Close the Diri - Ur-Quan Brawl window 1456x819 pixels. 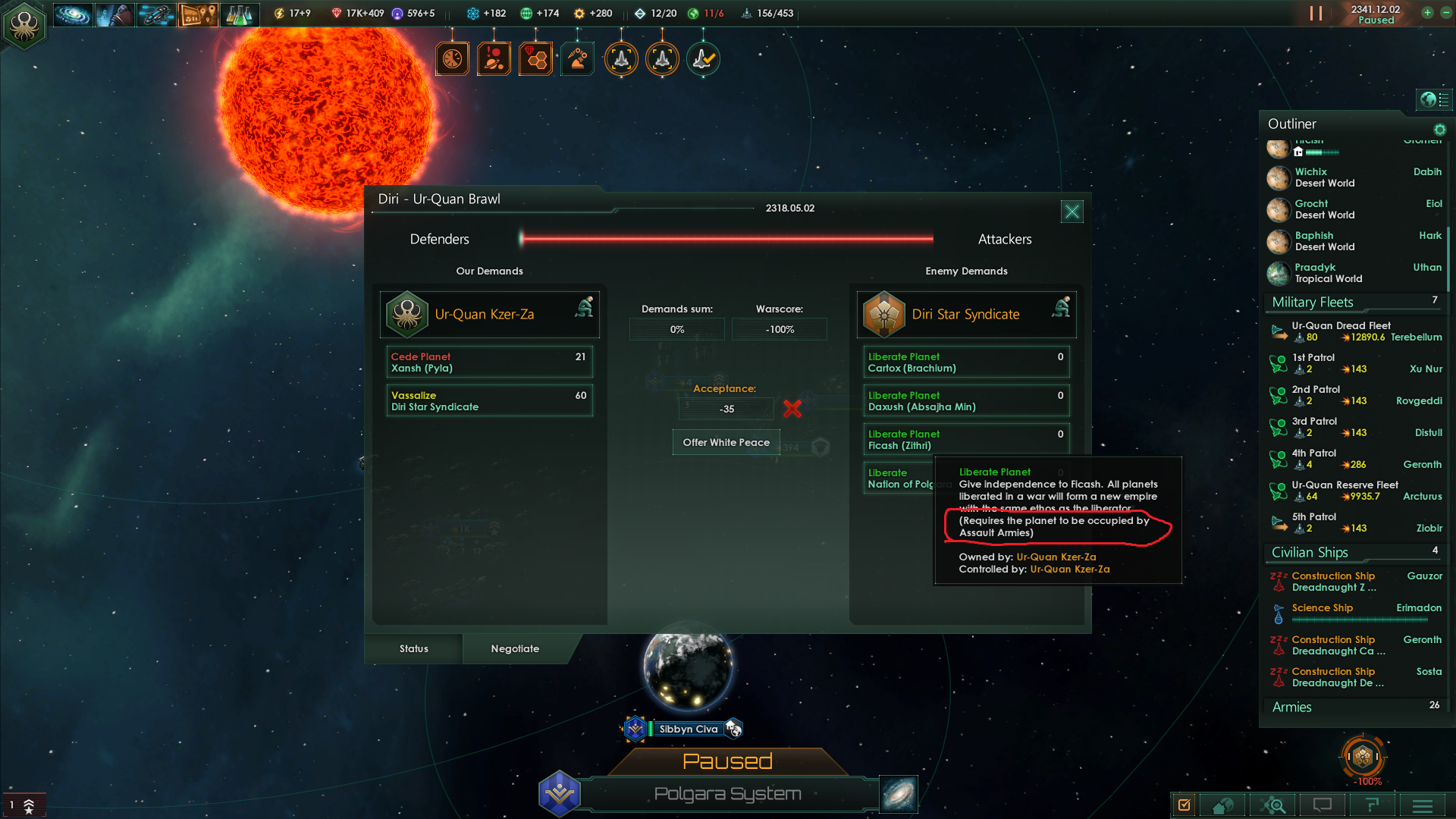tap(1072, 212)
